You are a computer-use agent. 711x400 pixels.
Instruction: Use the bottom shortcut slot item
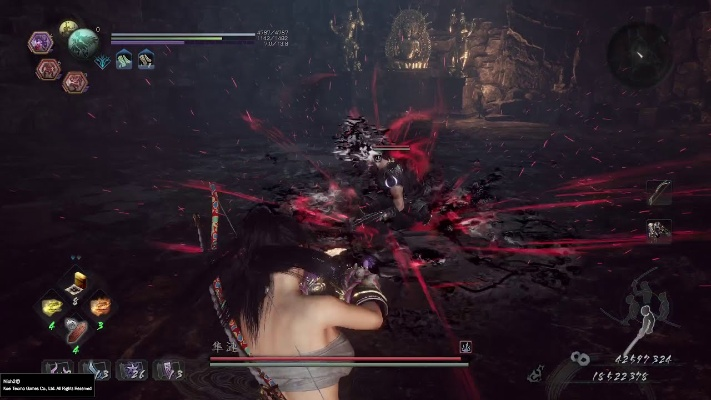[x=76, y=328]
